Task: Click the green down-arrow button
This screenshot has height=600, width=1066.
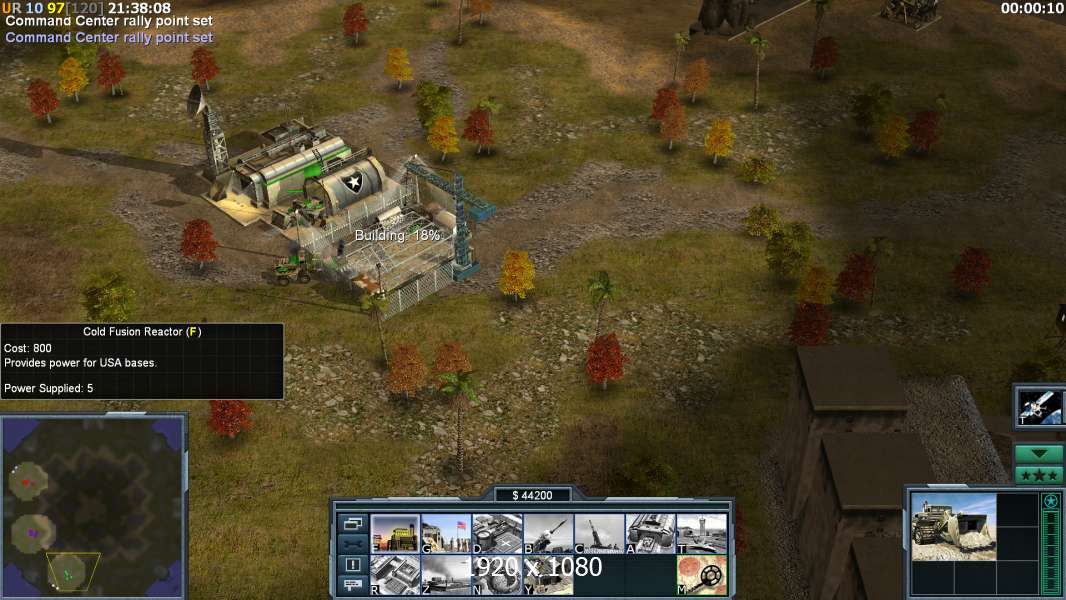Action: point(1039,454)
